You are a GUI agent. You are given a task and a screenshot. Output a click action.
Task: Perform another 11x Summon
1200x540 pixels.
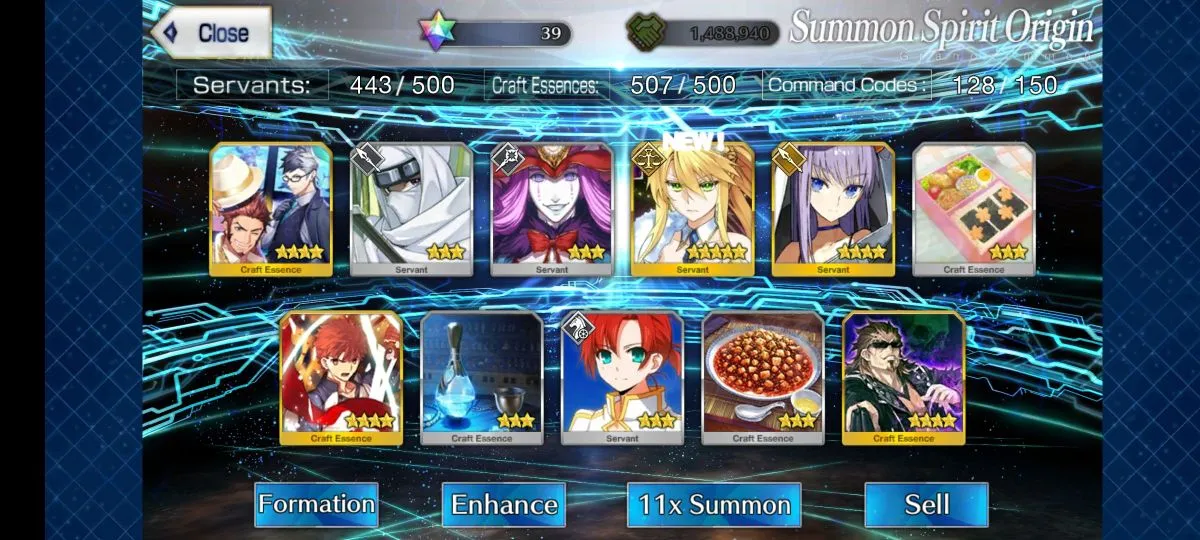click(714, 504)
